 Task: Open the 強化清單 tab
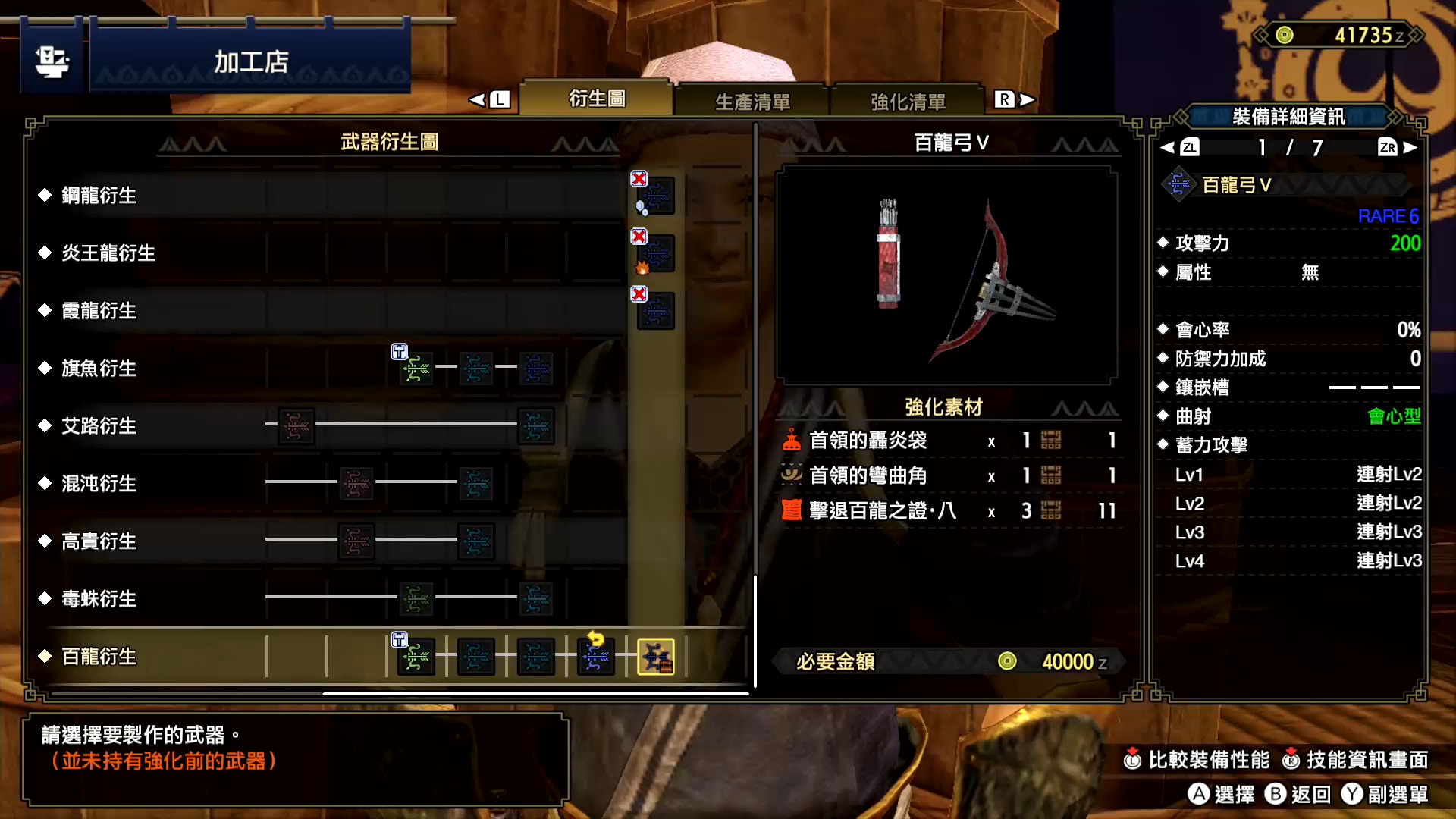click(x=908, y=101)
